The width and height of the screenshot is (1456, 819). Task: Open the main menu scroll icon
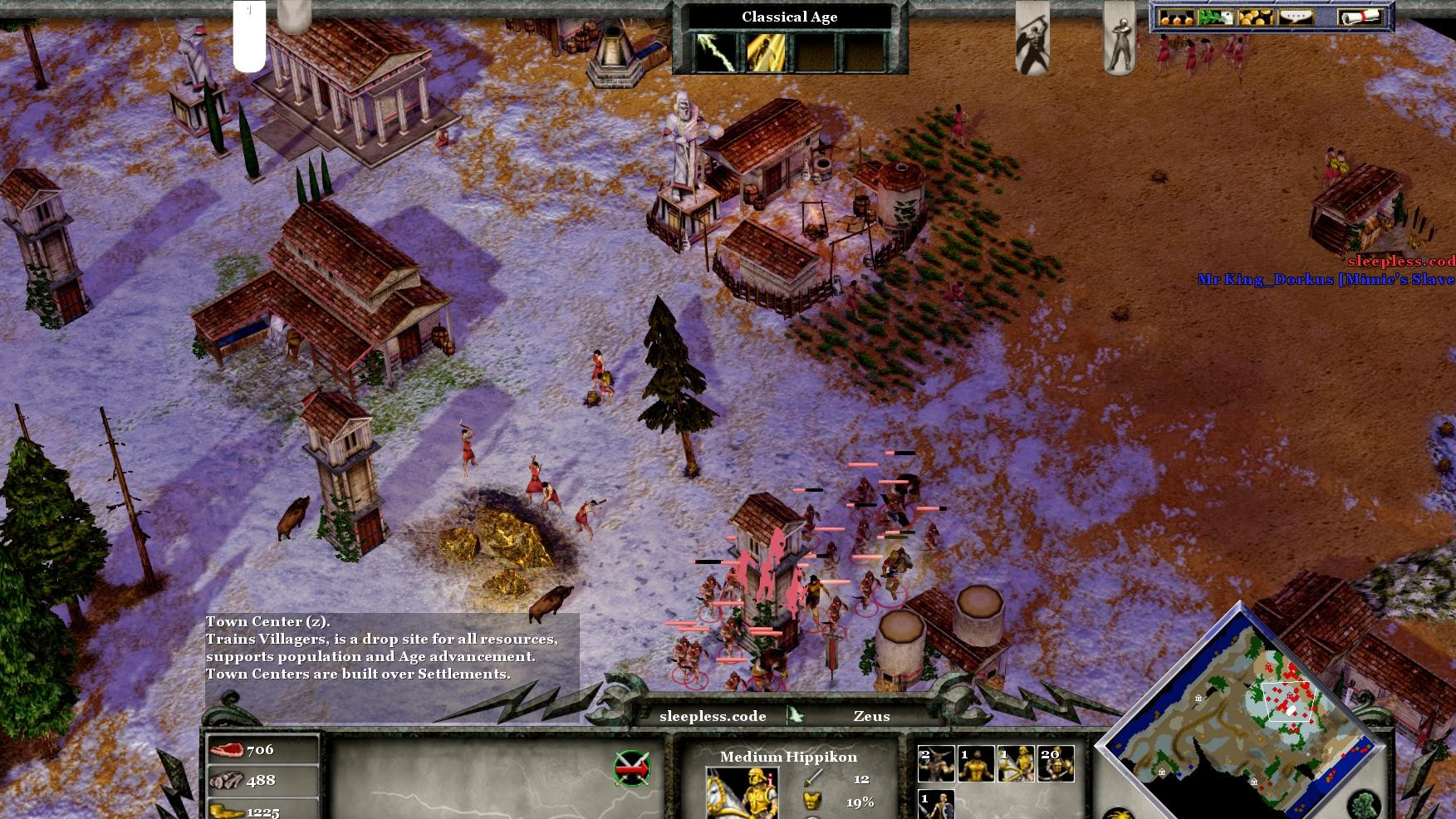1359,17
